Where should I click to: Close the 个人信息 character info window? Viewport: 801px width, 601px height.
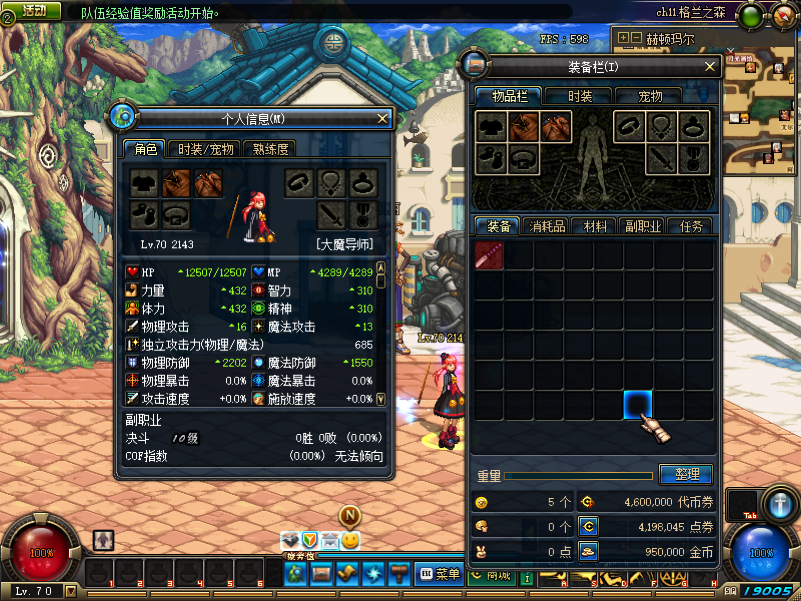click(382, 118)
